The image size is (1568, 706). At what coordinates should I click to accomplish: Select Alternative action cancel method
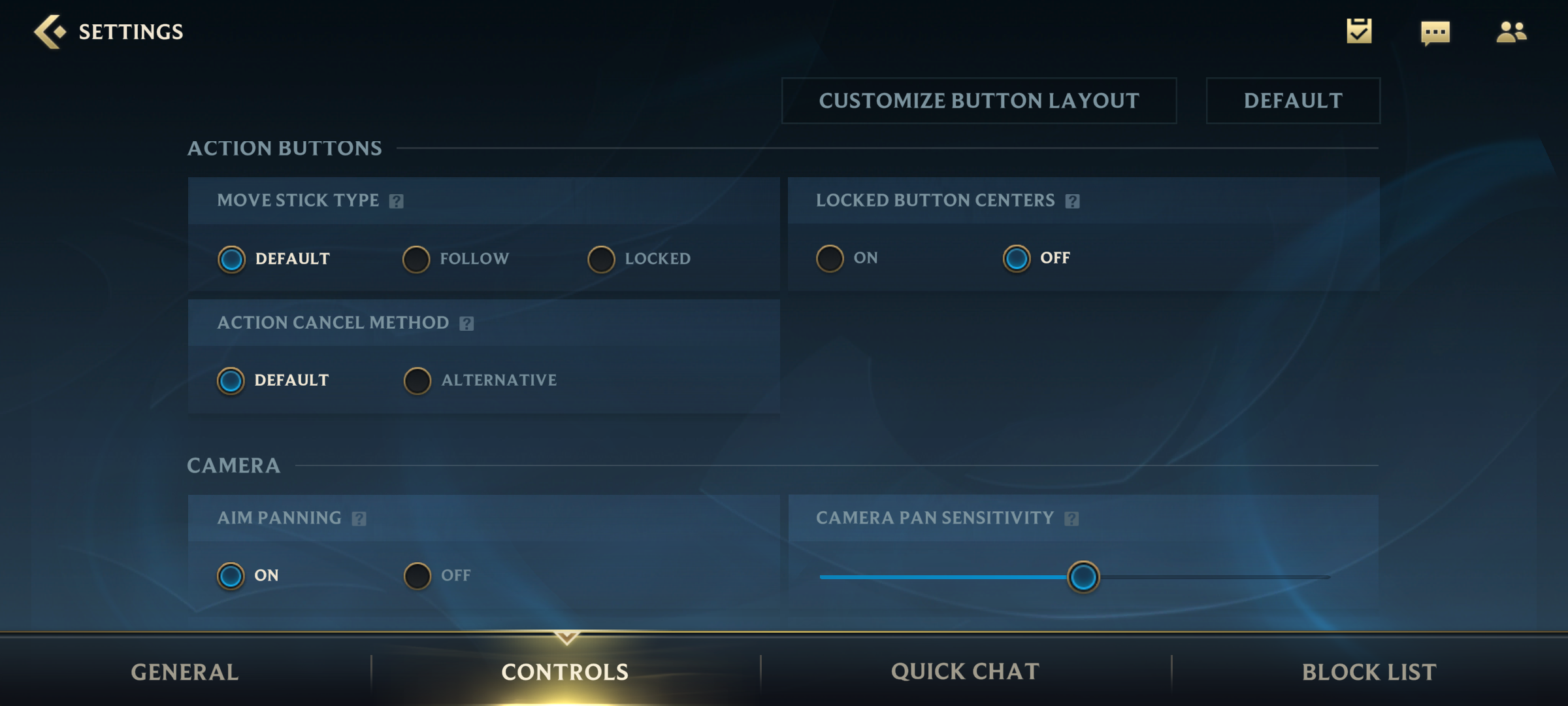point(417,380)
